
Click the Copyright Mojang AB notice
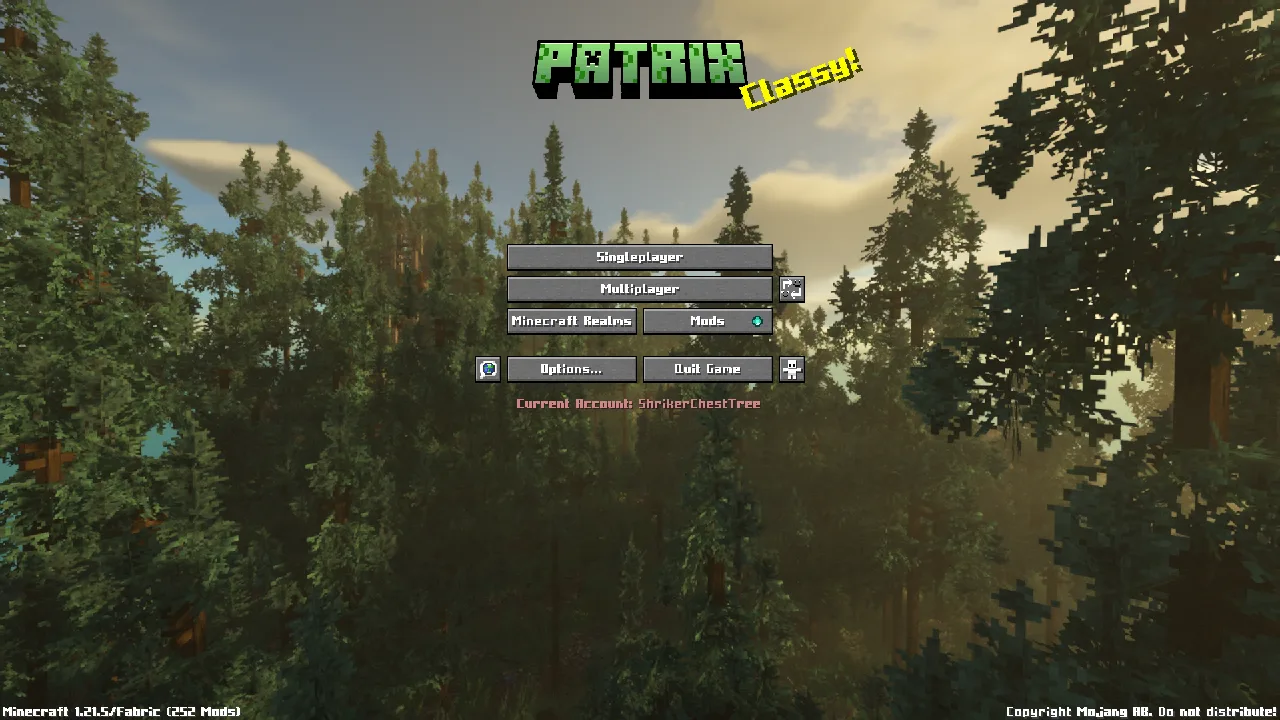1078,711
